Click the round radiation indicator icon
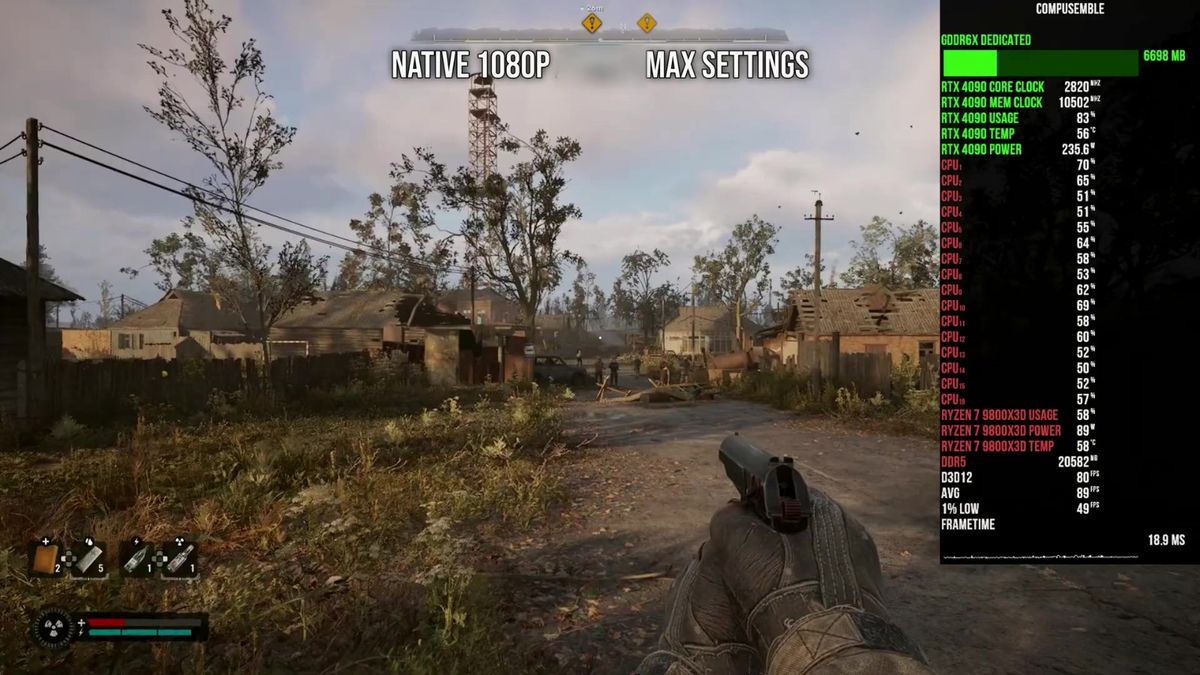The image size is (1200, 675). [x=53, y=628]
